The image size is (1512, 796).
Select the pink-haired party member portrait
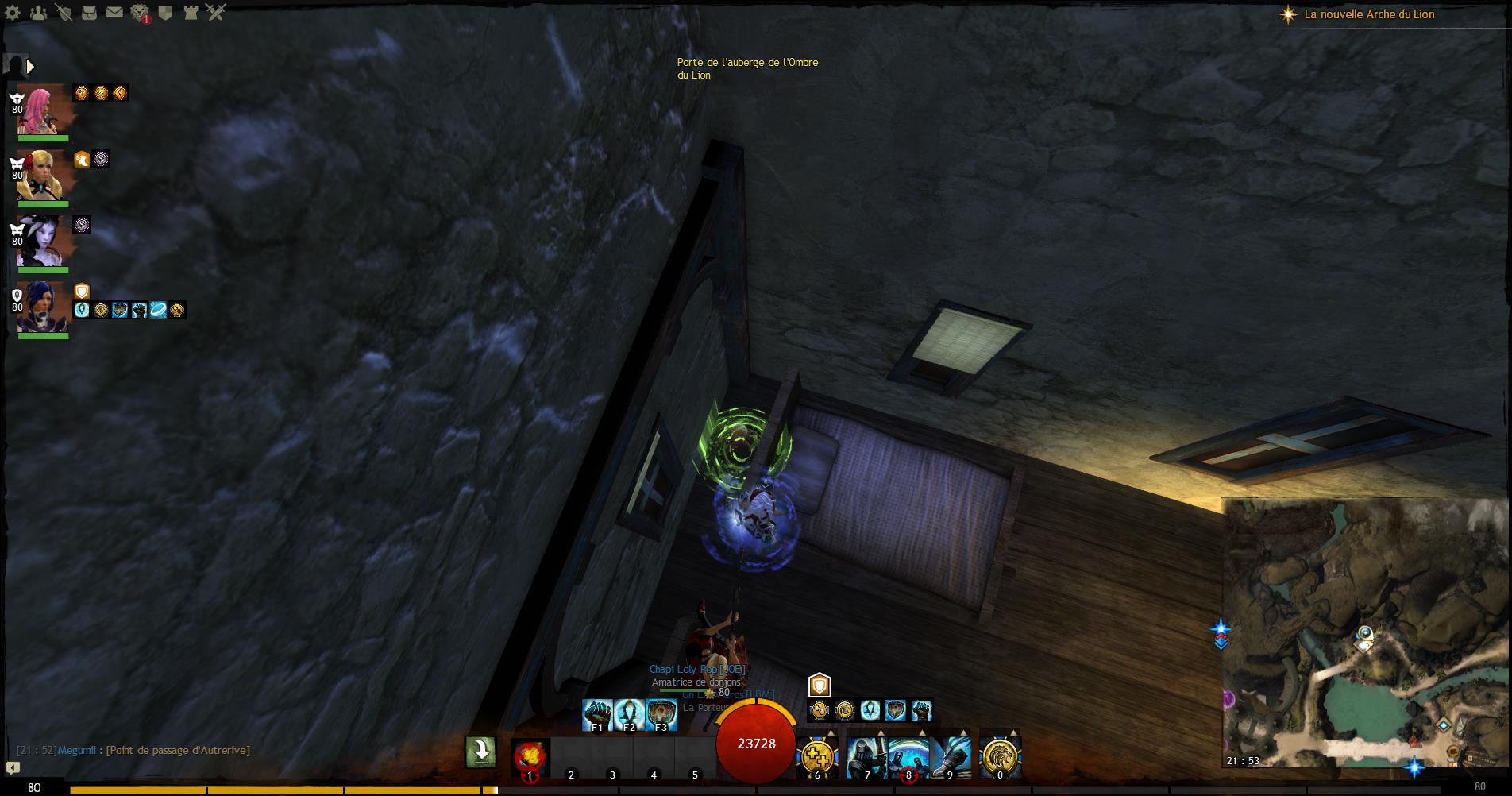coord(41,110)
